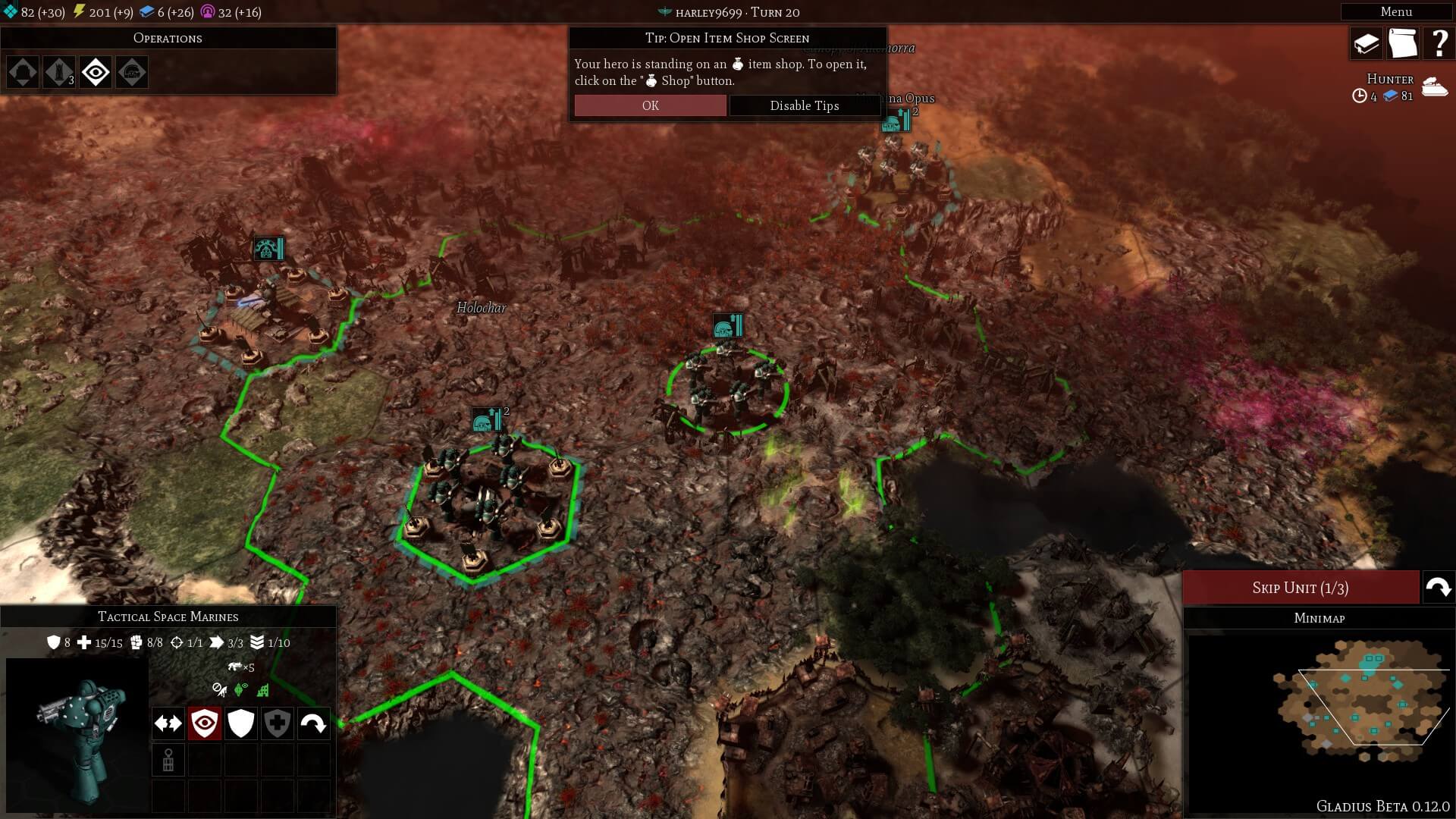Show the quest scroll panel

pyautogui.click(x=1402, y=43)
